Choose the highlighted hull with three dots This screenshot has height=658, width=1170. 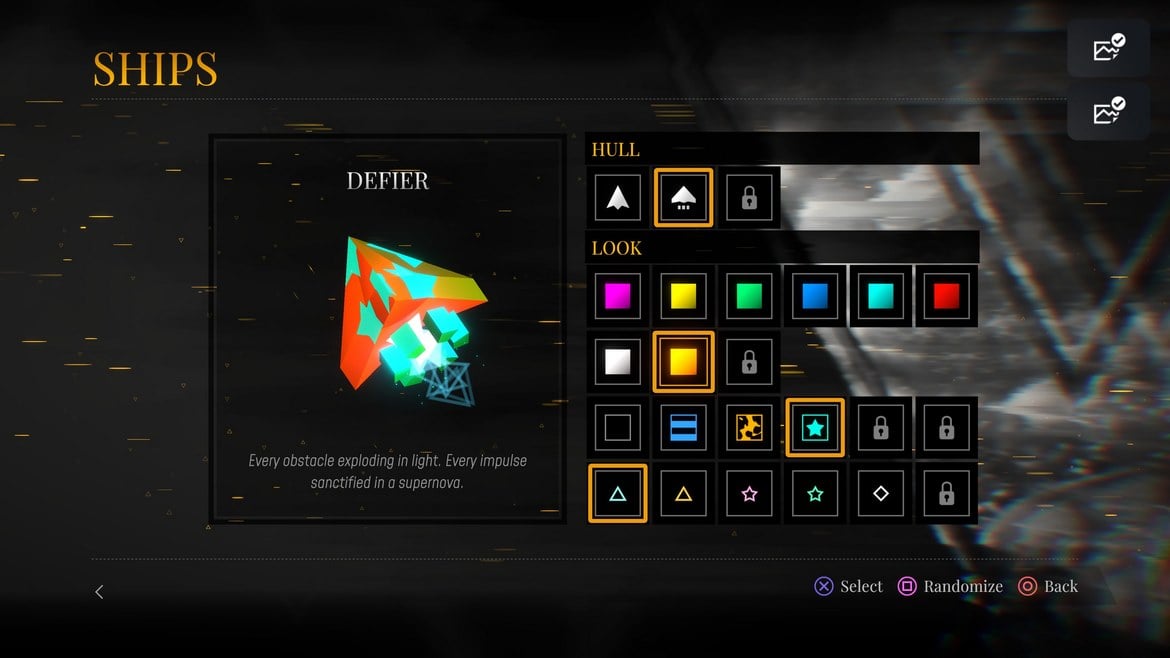[x=683, y=198]
